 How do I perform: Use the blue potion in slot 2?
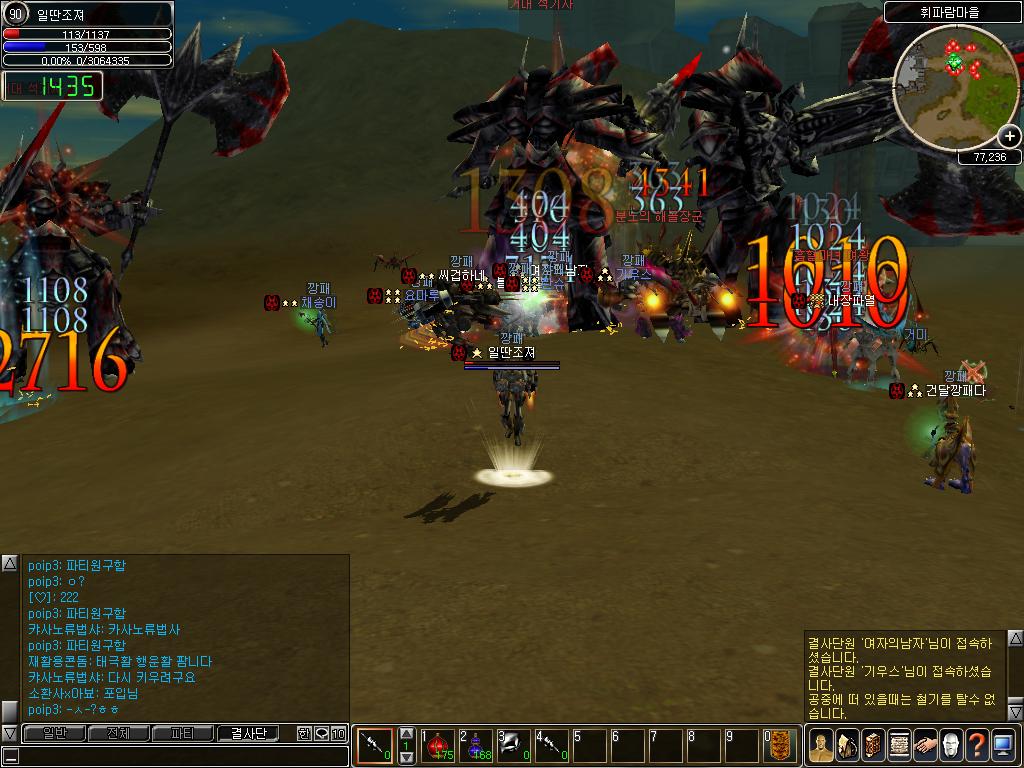click(476, 746)
